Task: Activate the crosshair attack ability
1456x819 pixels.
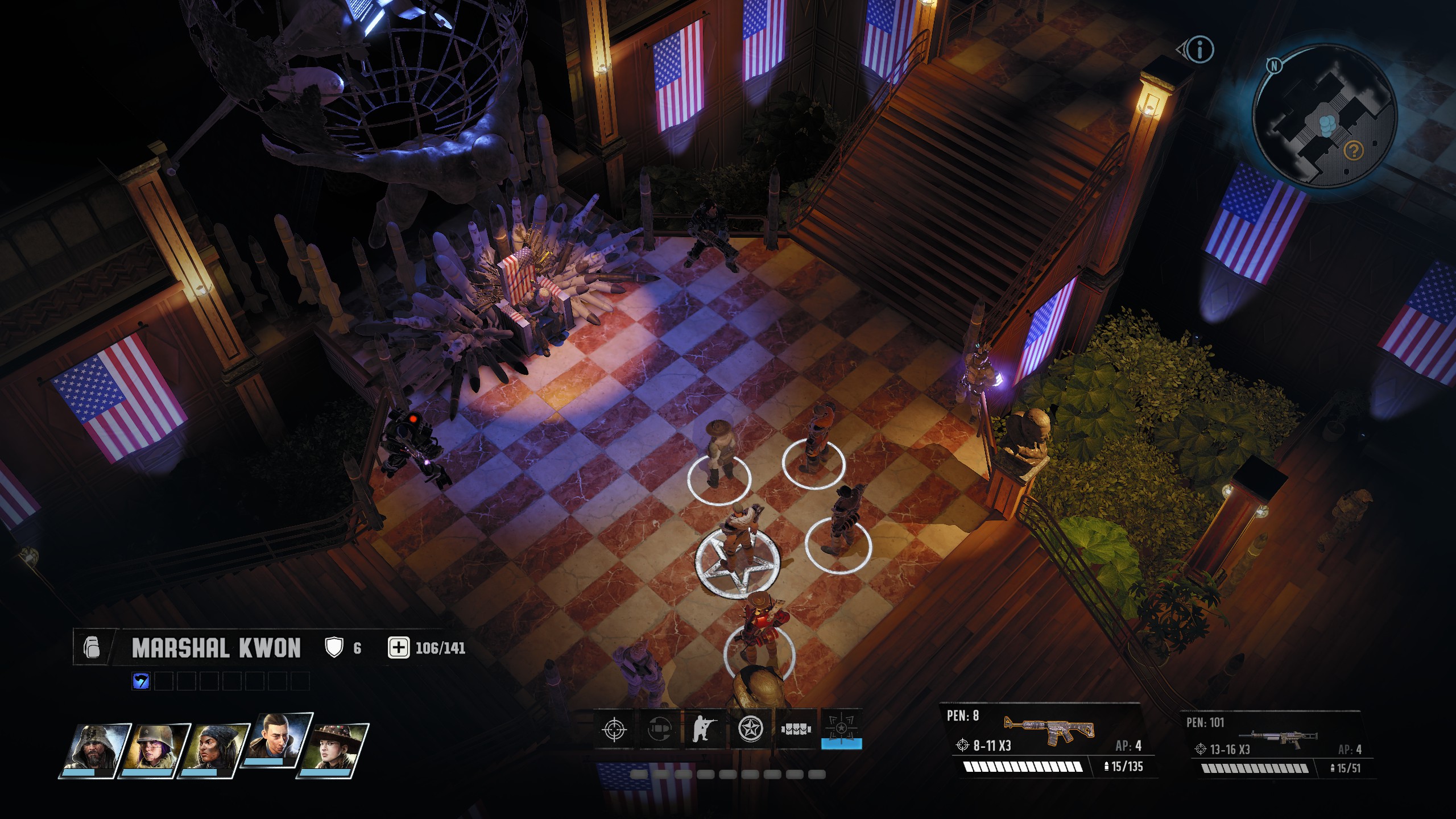Action: click(614, 729)
